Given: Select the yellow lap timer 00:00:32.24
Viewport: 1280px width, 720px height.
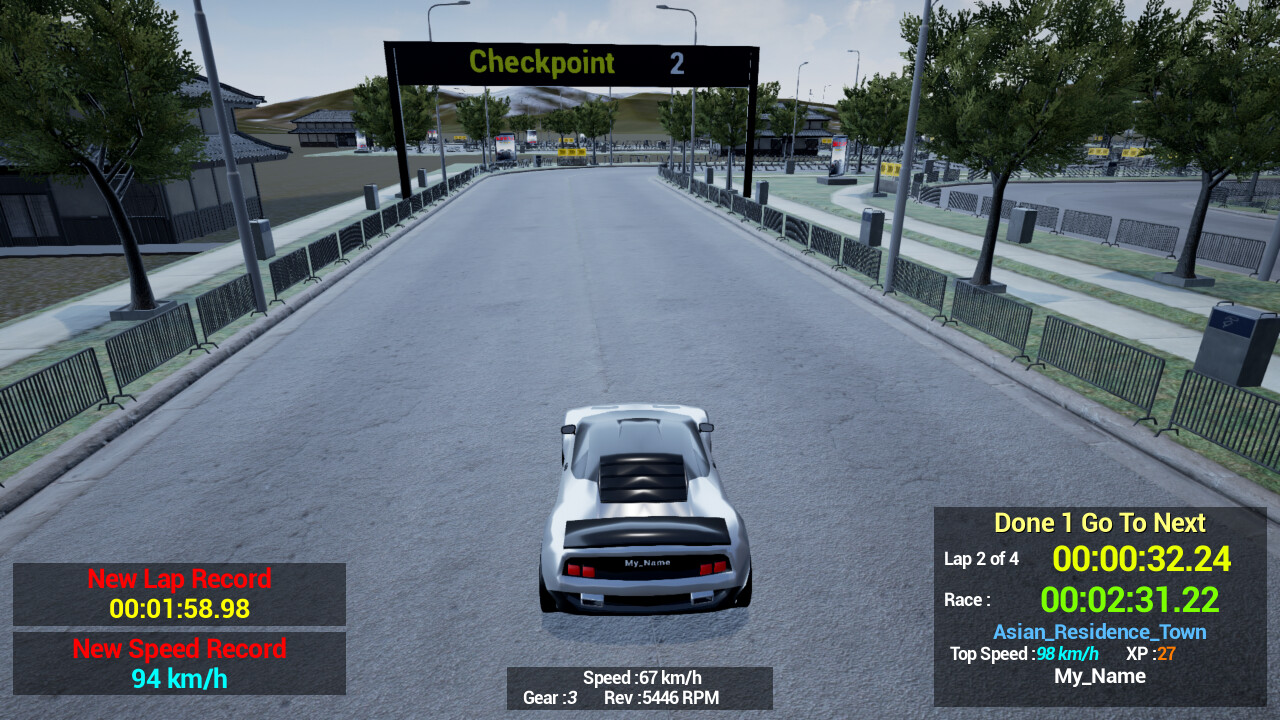Looking at the screenshot, I should [x=1142, y=560].
